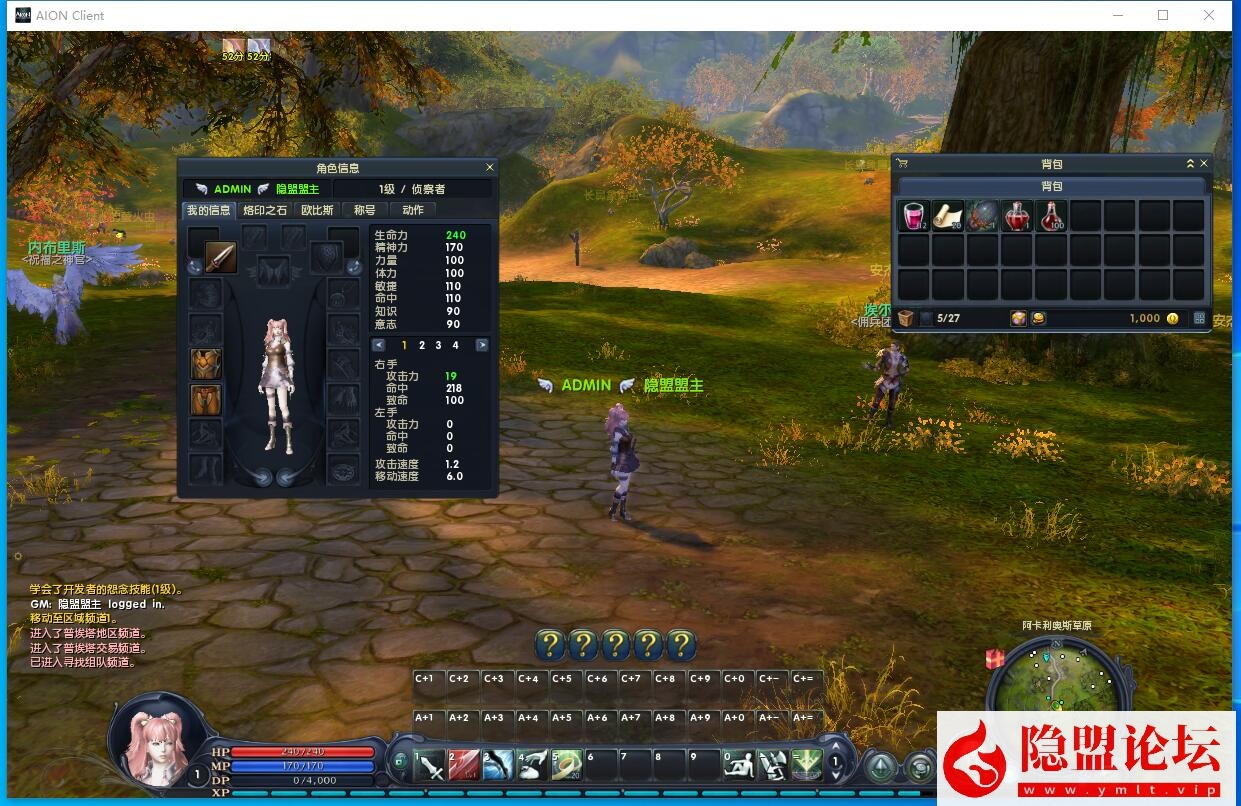
Task: Click the trash bin icon in inventory
Action: point(905,318)
